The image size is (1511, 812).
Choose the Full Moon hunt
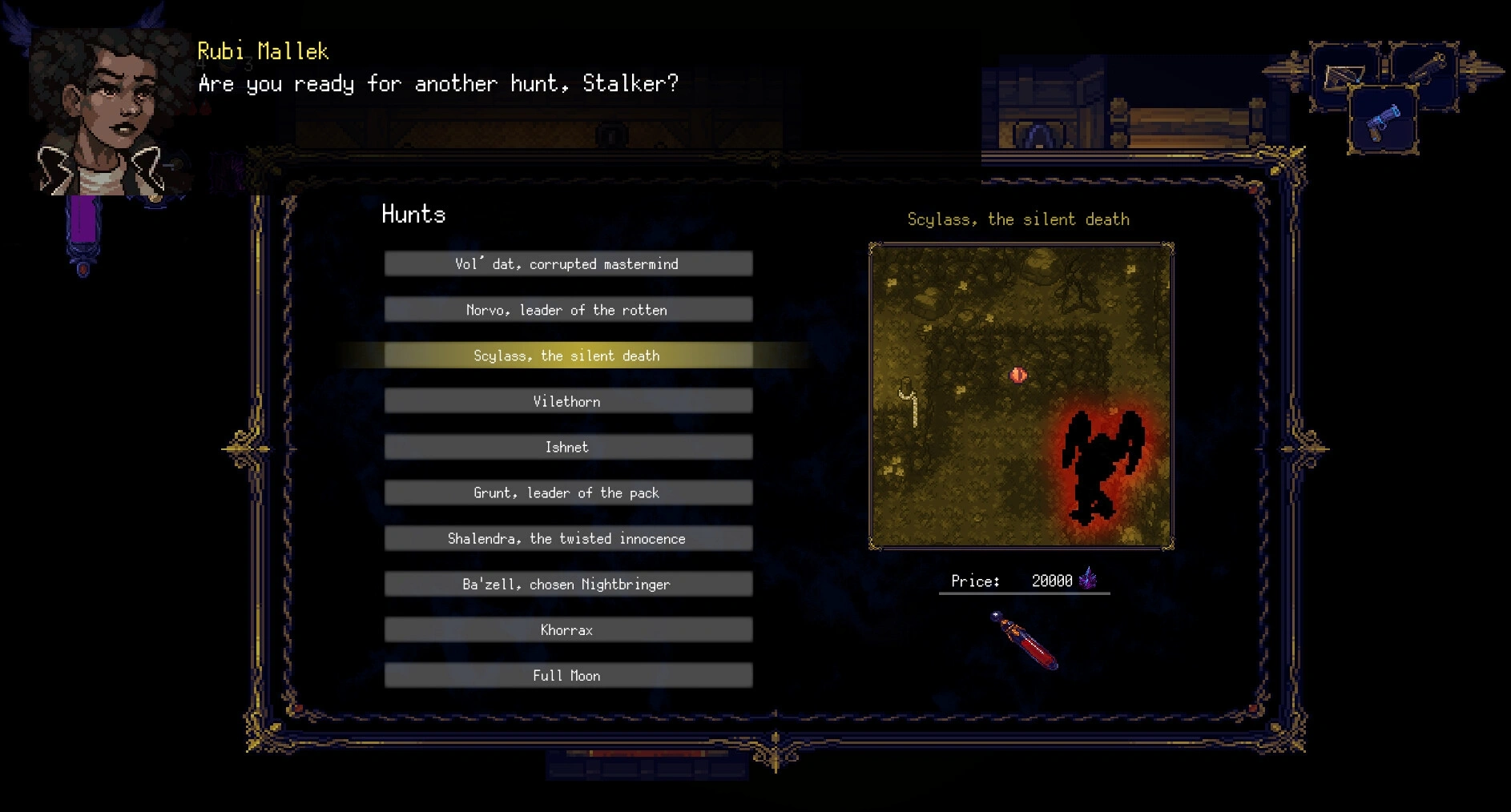567,675
